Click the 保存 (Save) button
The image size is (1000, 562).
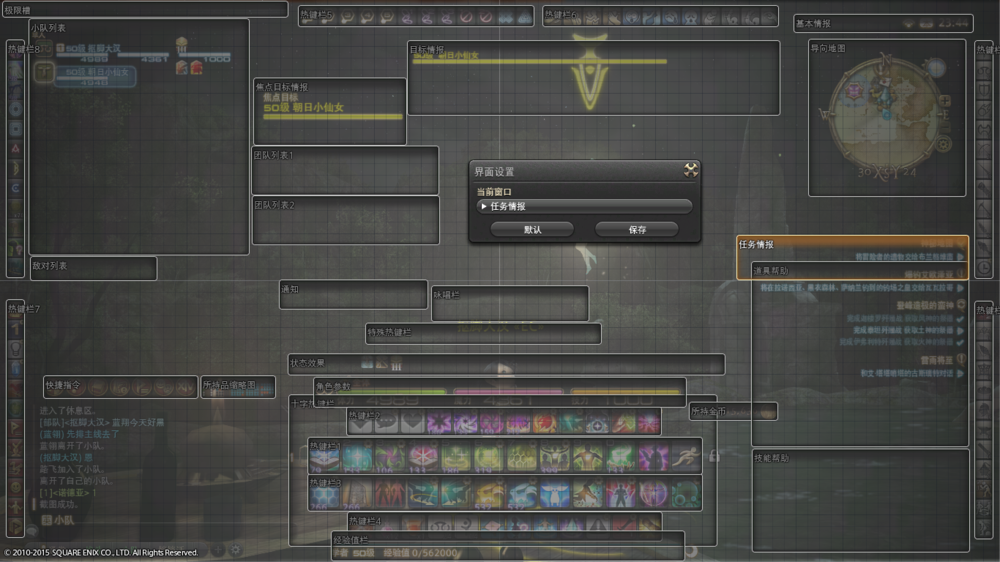pos(637,229)
